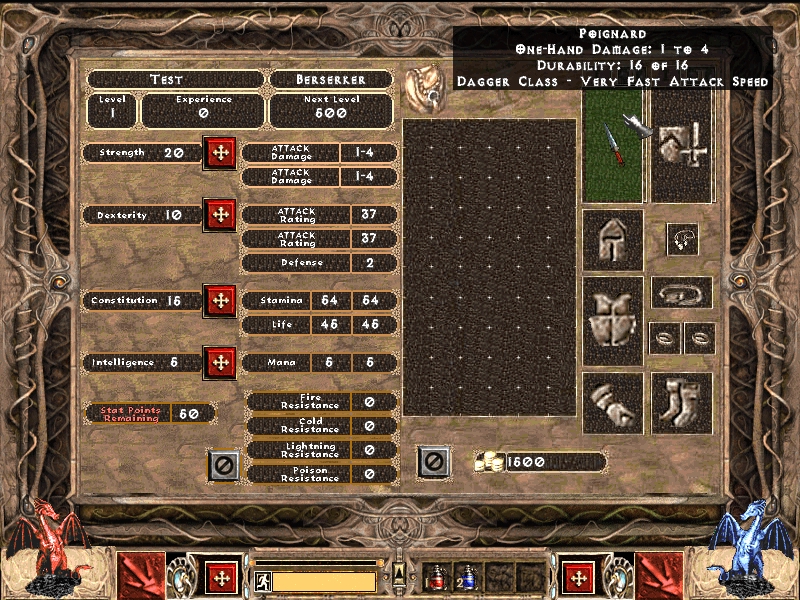Close the character stats panel
This screenshot has height=600, width=800.
pos(223,465)
